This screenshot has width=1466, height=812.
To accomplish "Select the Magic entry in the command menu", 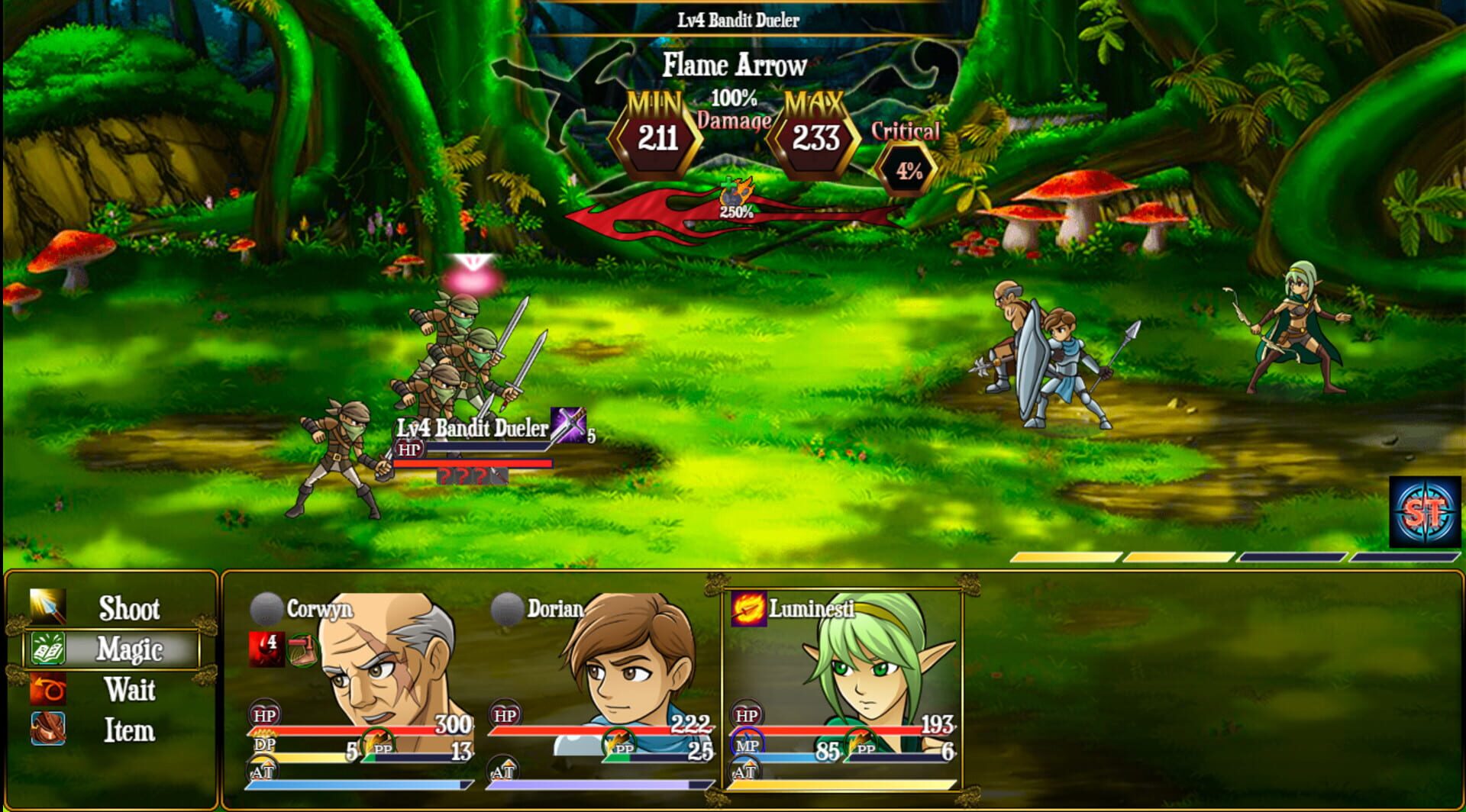I will (x=130, y=649).
